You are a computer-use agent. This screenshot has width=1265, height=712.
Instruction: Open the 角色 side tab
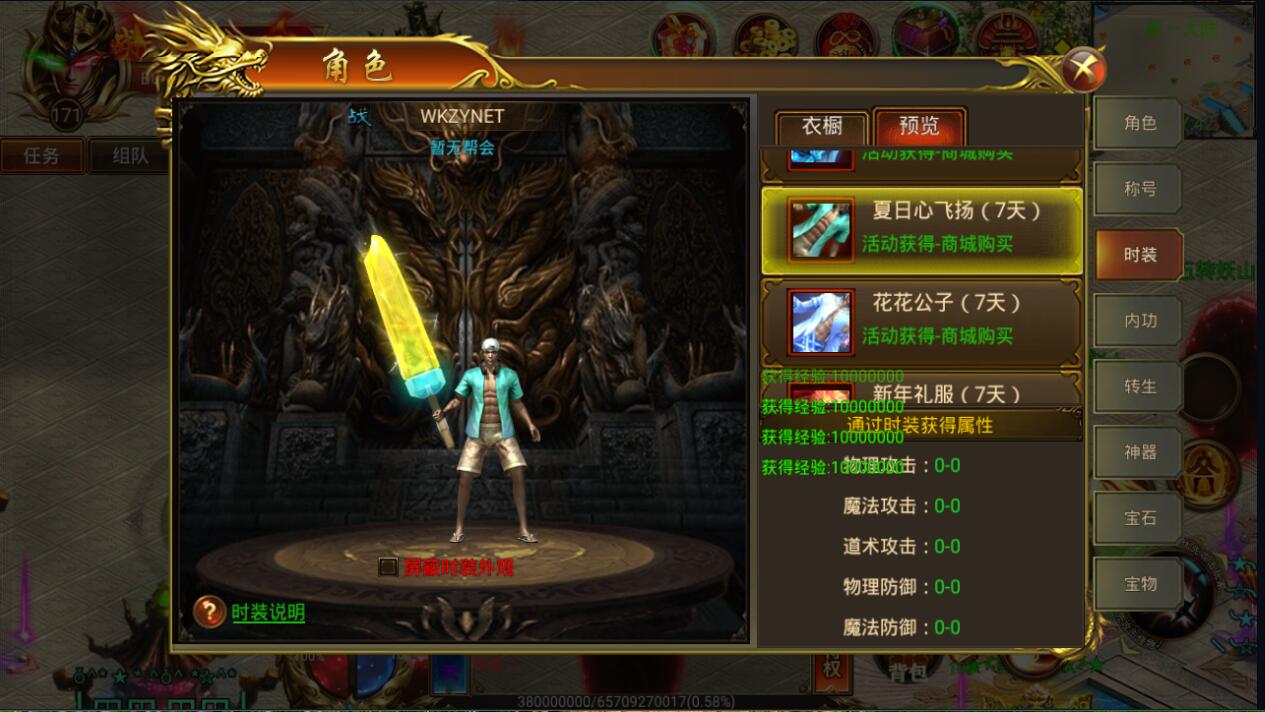pyautogui.click(x=1139, y=123)
